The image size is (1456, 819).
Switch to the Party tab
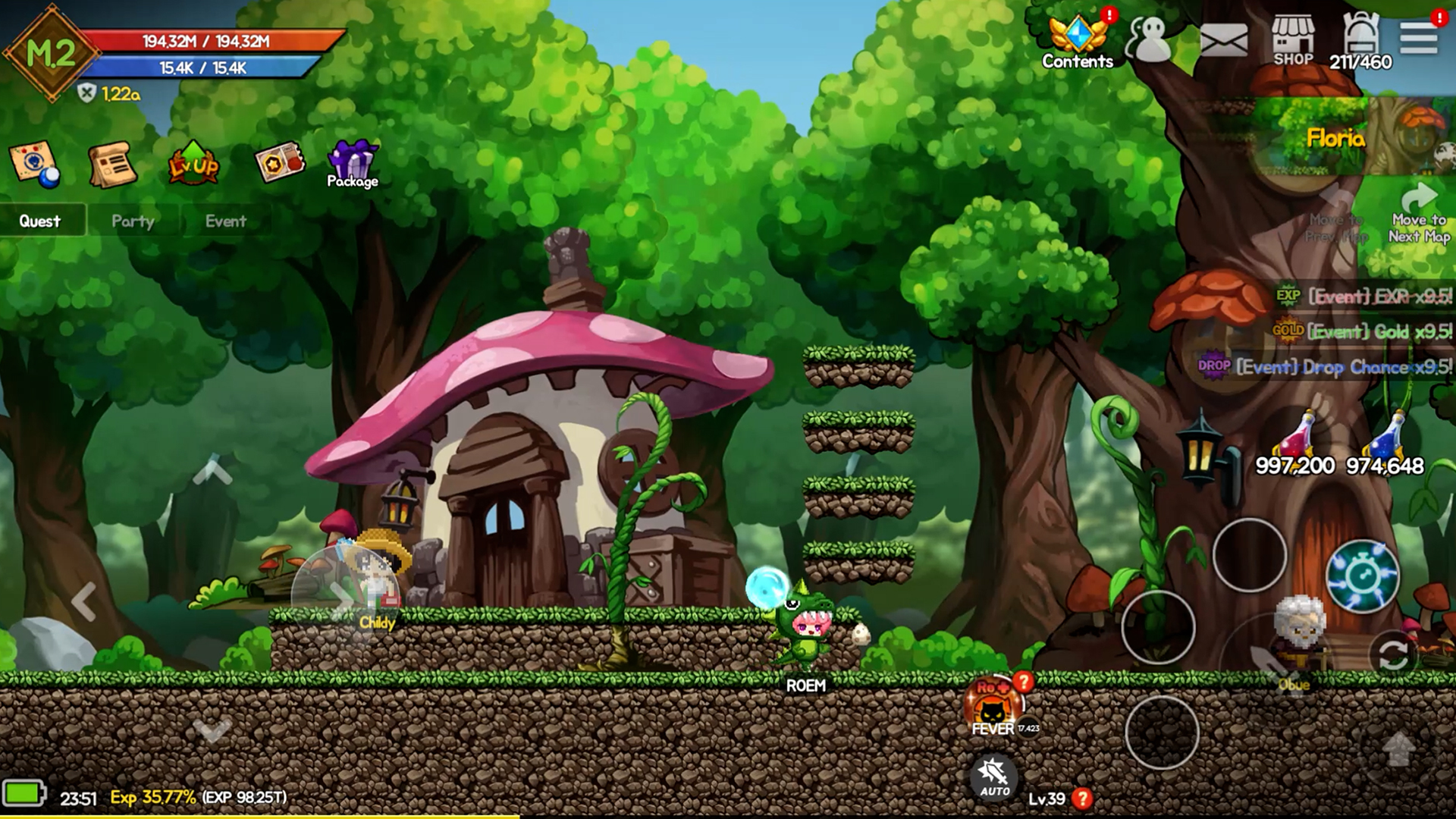click(132, 221)
